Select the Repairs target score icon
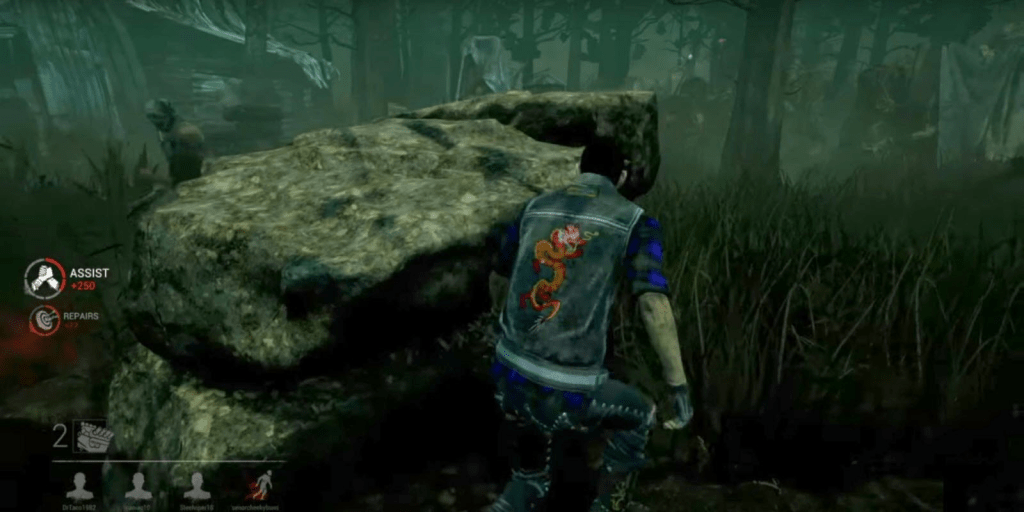This screenshot has height=512, width=1024. 45,320
